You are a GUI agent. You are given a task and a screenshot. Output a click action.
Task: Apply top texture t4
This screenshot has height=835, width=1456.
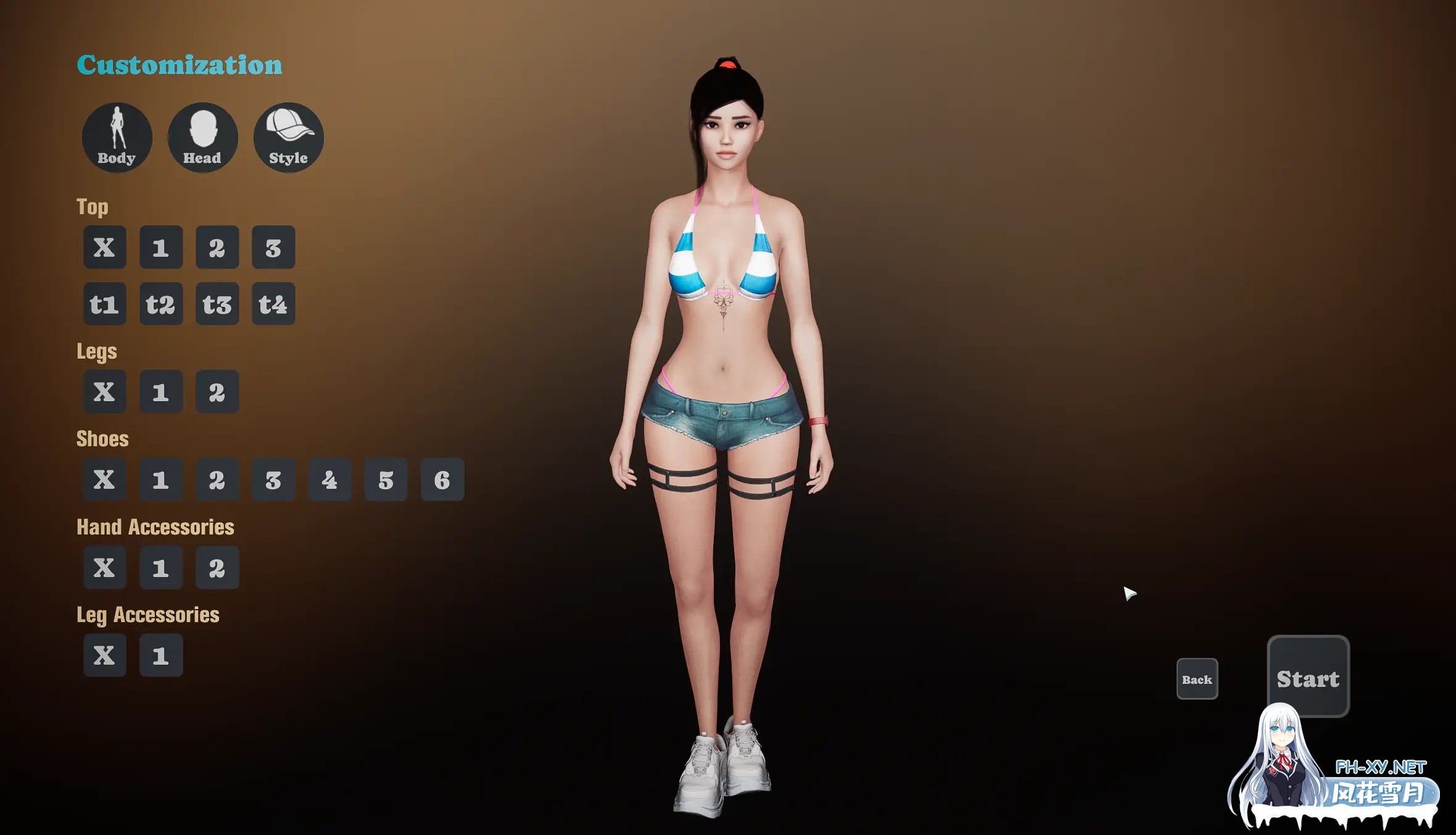[x=273, y=304]
